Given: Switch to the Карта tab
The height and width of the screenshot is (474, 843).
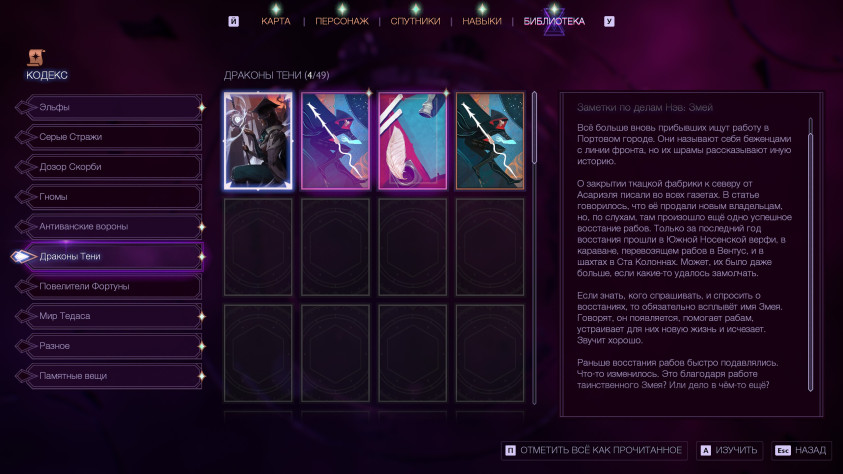Looking at the screenshot, I should coord(276,21).
